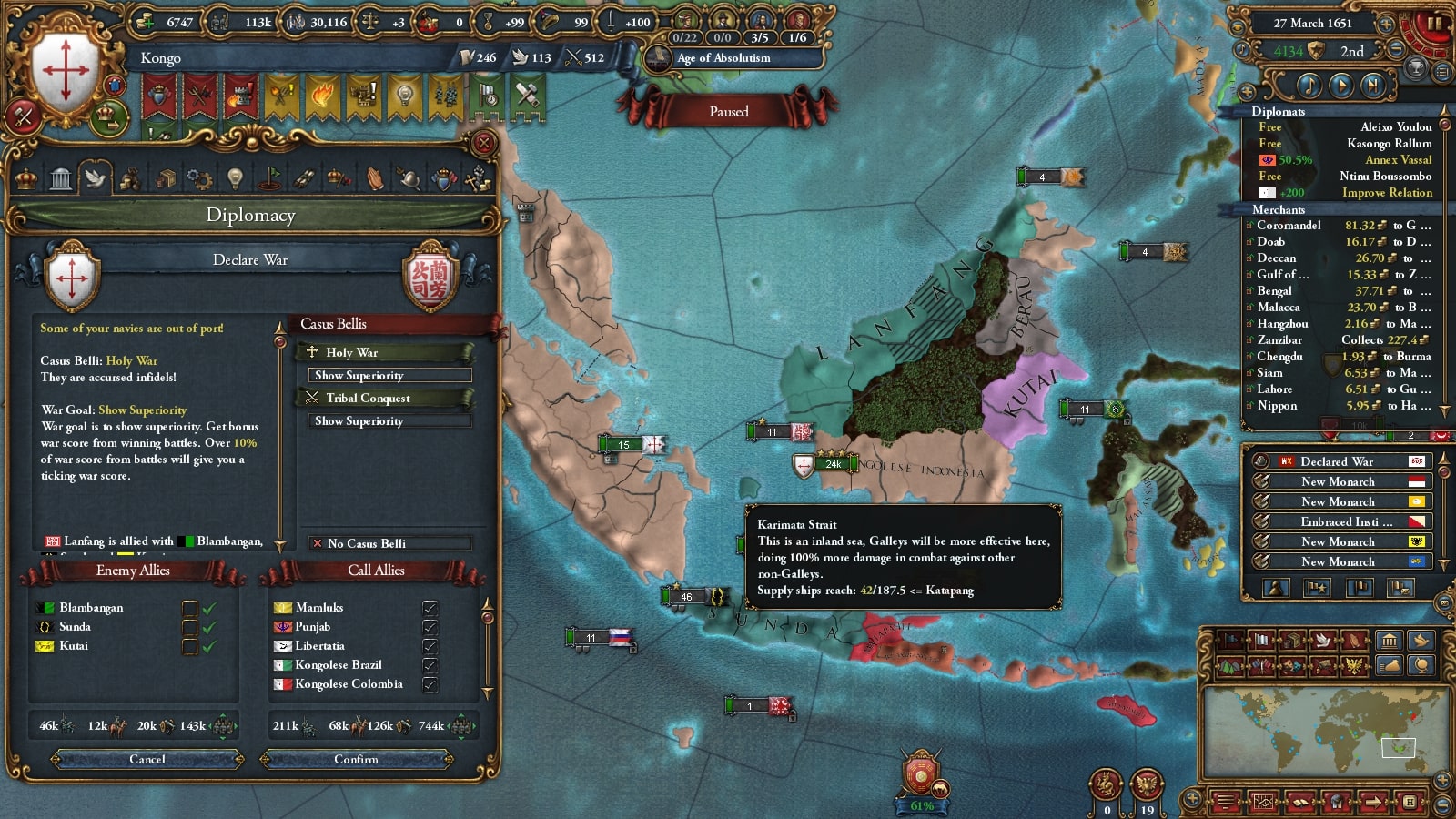Toggle Kongolese Brazil ally checkbox
The width and height of the screenshot is (1456, 819).
pyautogui.click(x=430, y=665)
